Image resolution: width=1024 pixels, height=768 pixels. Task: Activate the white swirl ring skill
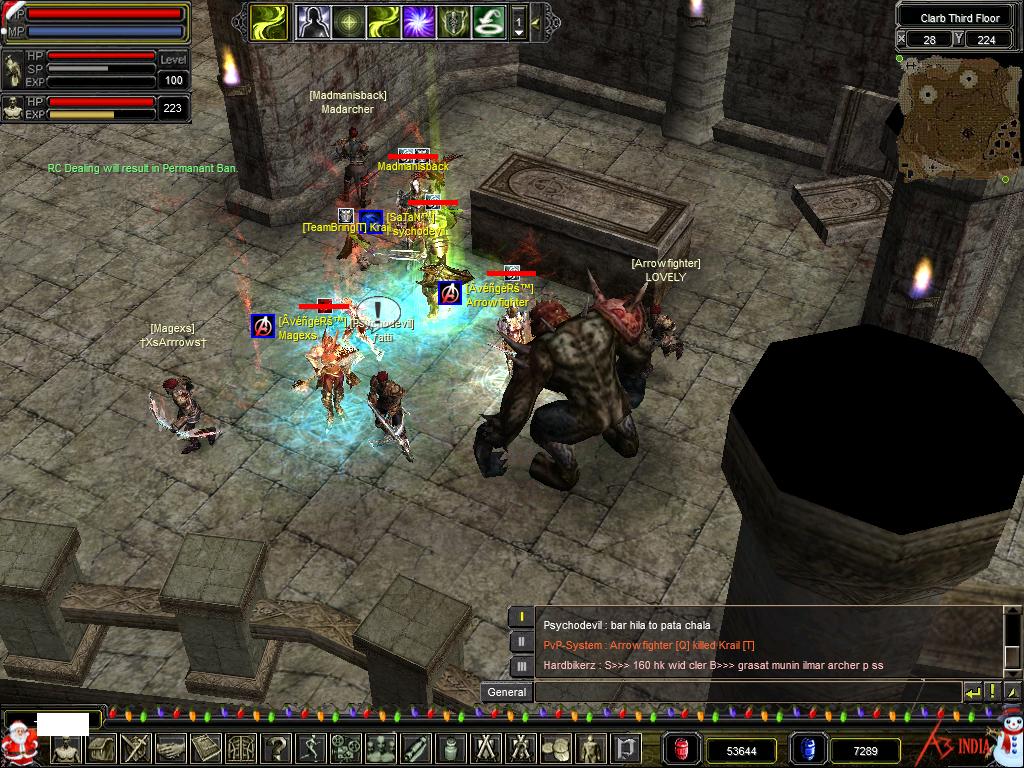(487, 22)
